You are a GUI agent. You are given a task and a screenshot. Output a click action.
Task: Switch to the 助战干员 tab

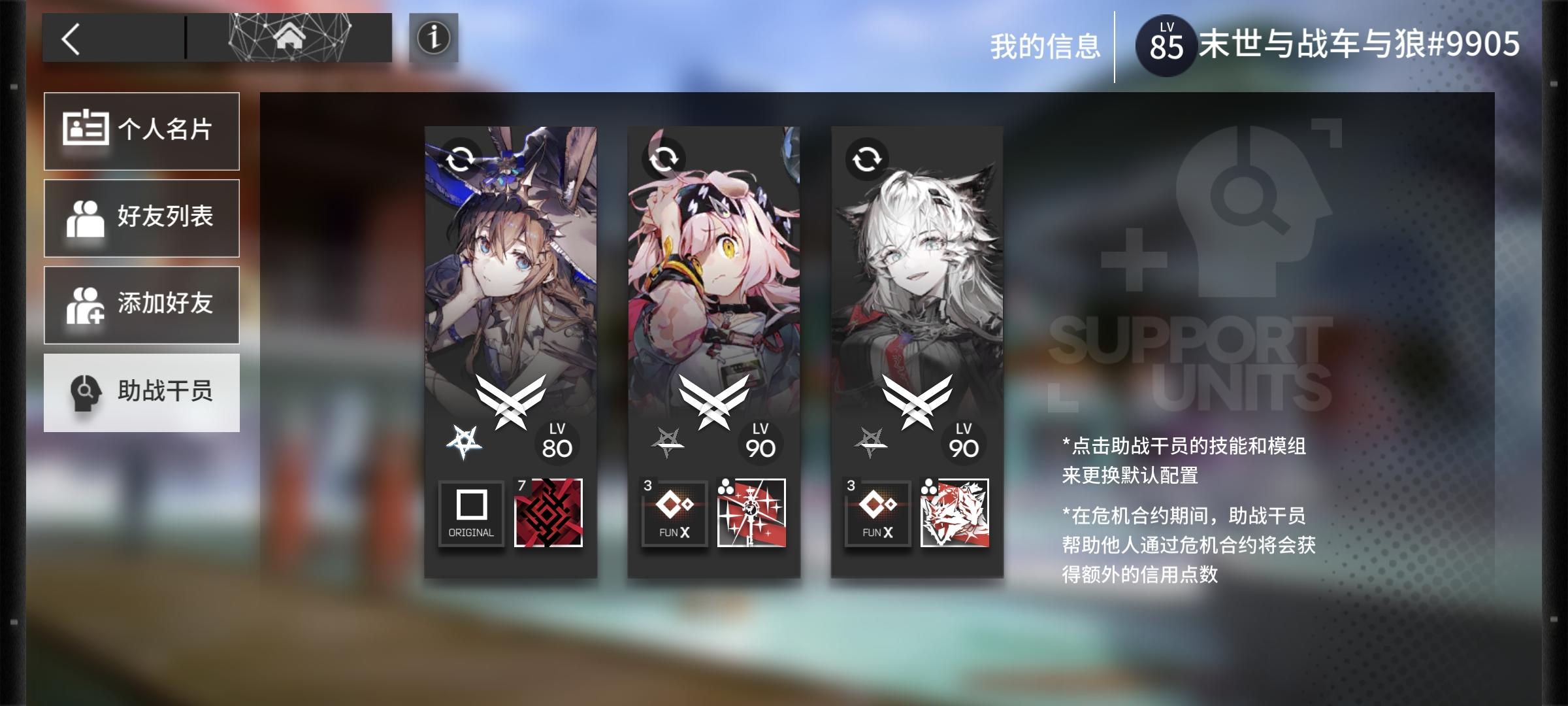141,392
